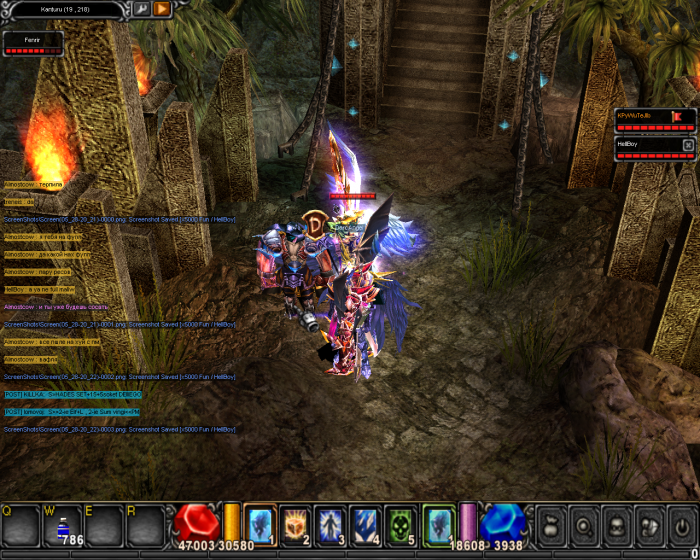Use the blue mana potion in W slot
Viewport: 700px width, 560px height.
(62, 526)
